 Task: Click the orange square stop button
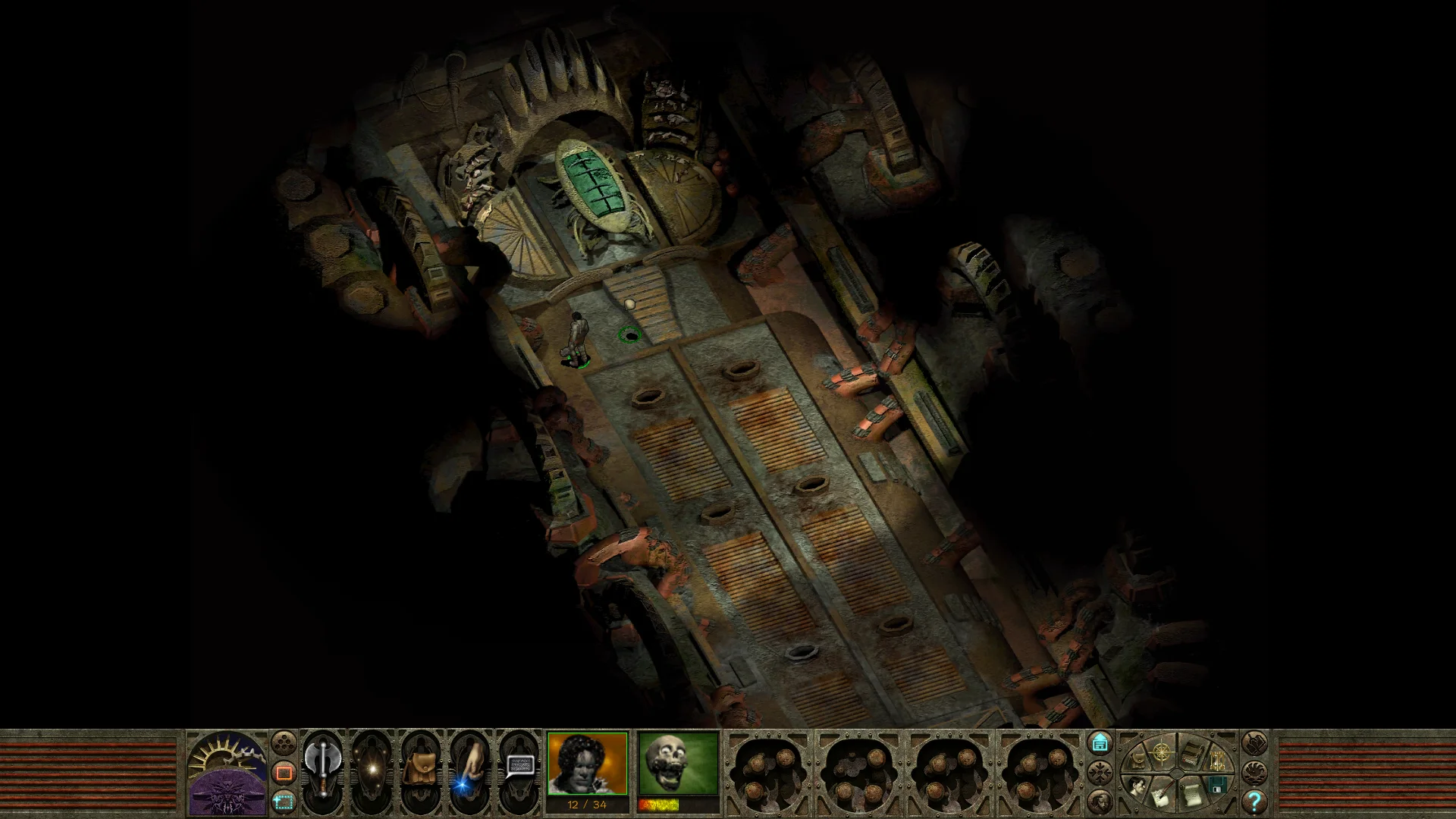[x=284, y=773]
